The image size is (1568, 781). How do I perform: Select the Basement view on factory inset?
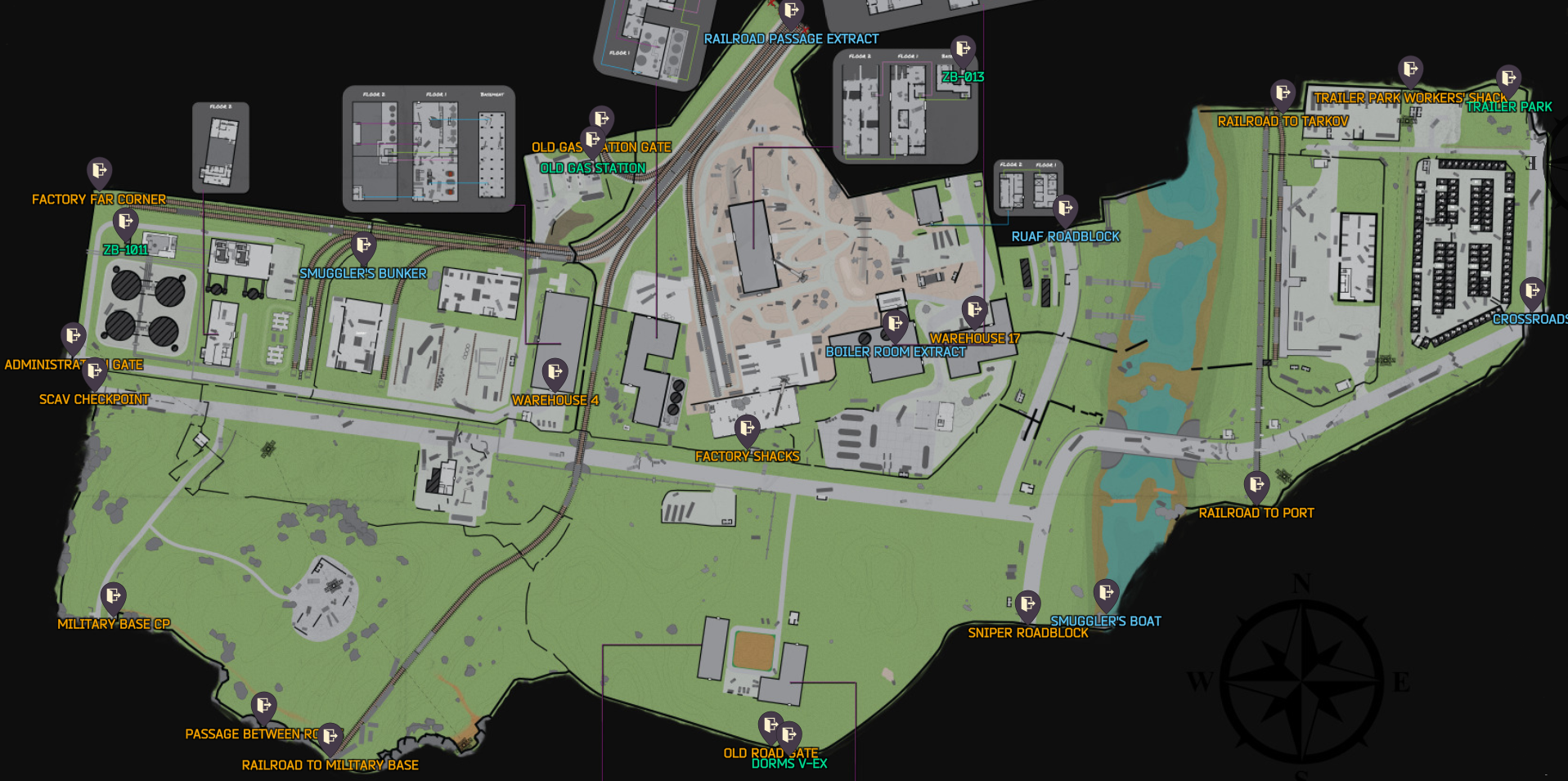(491, 94)
